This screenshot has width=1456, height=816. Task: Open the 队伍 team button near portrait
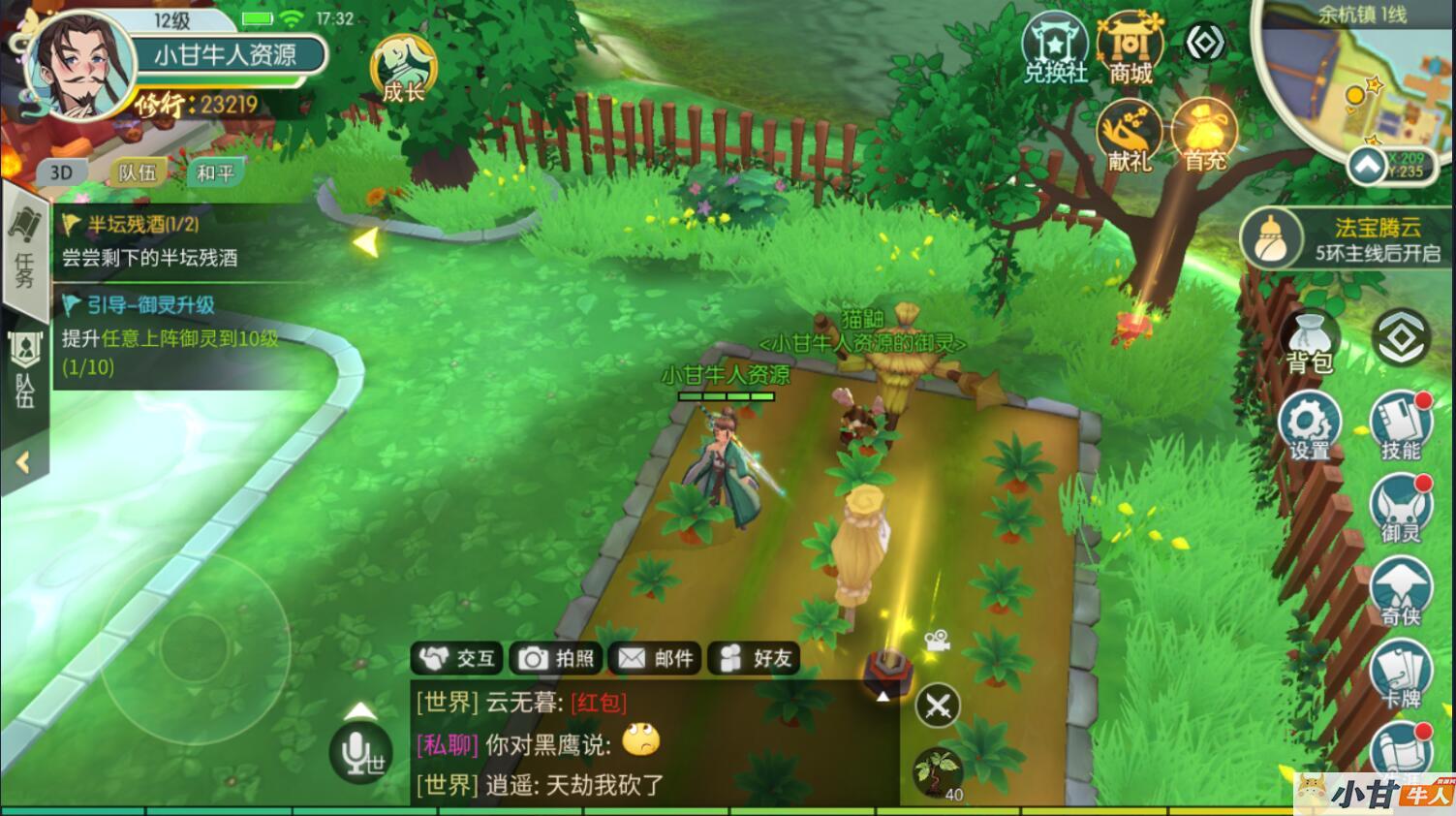click(137, 173)
